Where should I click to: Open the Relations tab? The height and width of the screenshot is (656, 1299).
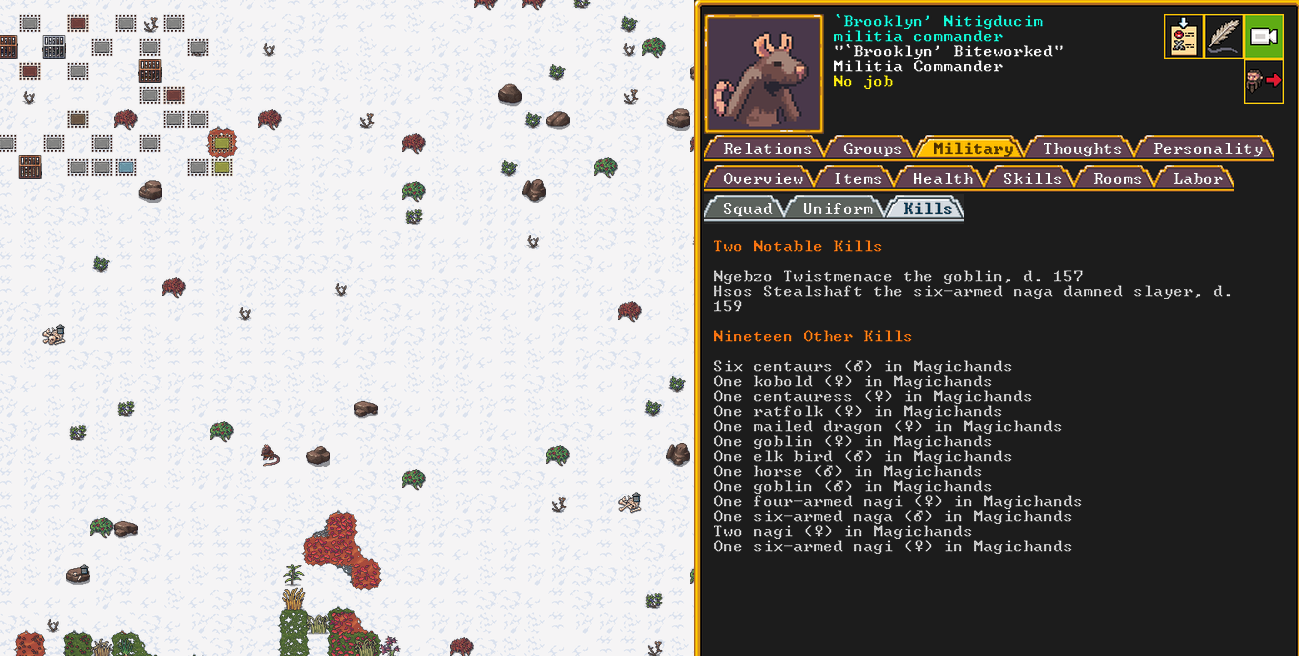click(x=767, y=148)
